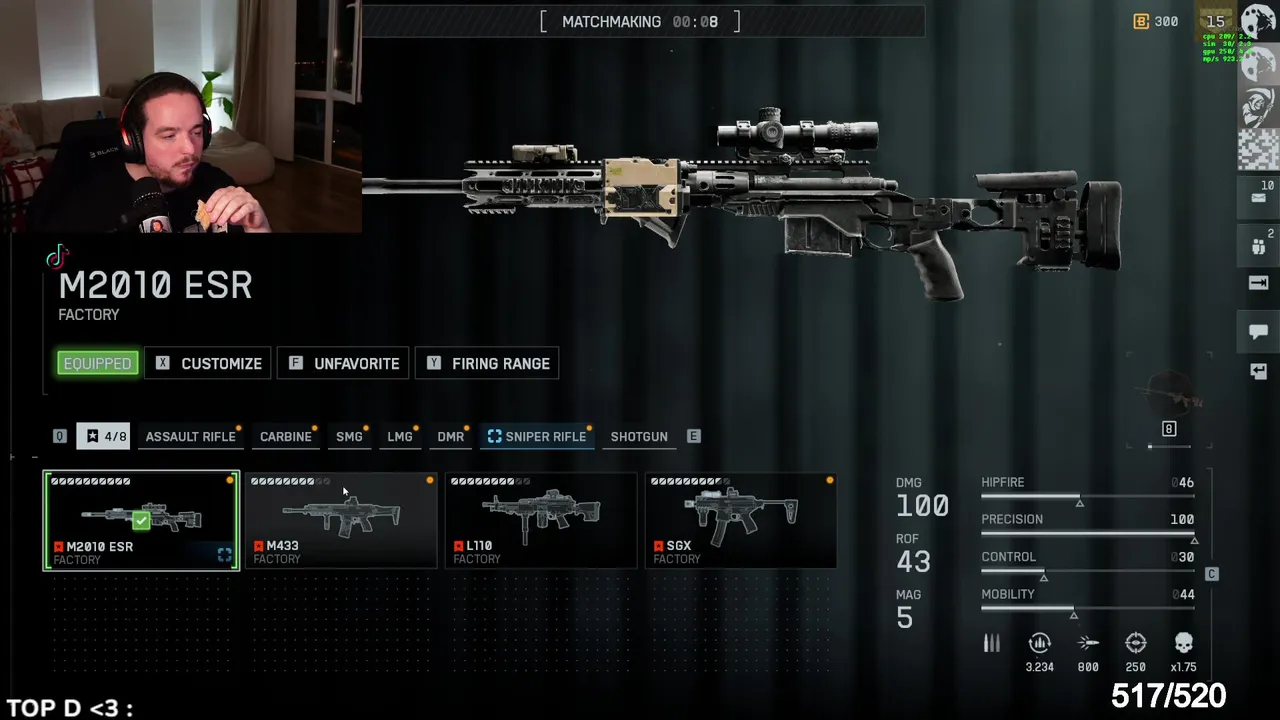Image resolution: width=1280 pixels, height=720 pixels.
Task: Select the SGX weapon card
Action: pyautogui.click(x=741, y=520)
